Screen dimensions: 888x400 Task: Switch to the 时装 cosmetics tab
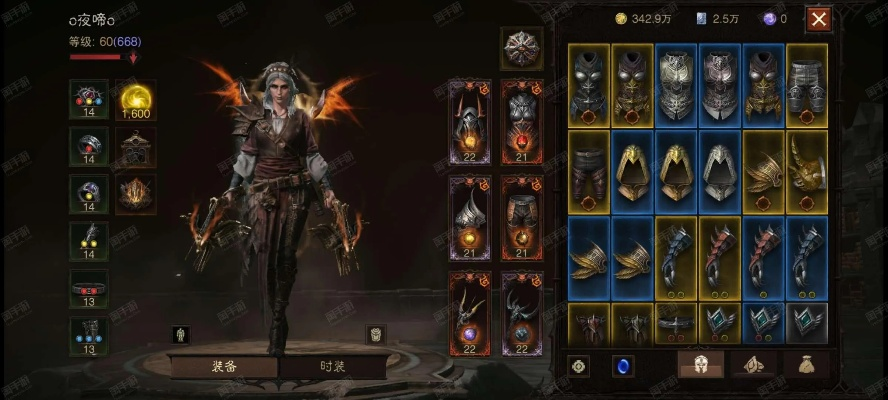(332, 366)
